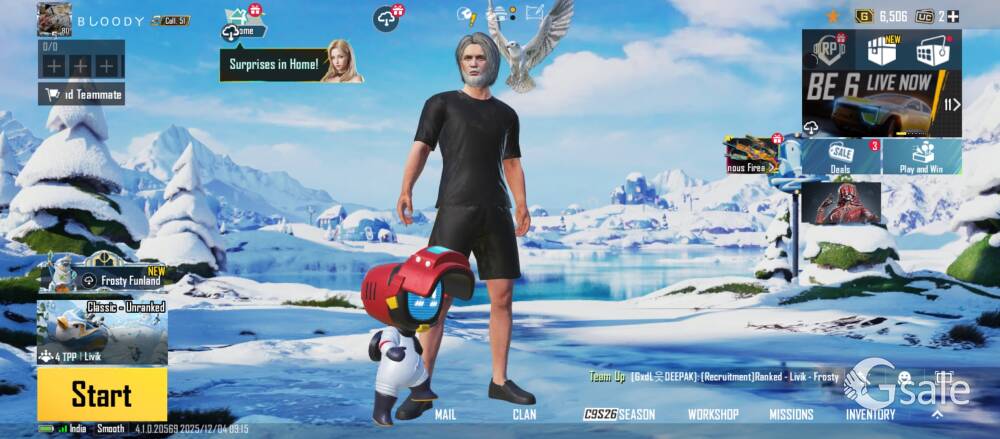Click the Find Teammate button

(82, 94)
